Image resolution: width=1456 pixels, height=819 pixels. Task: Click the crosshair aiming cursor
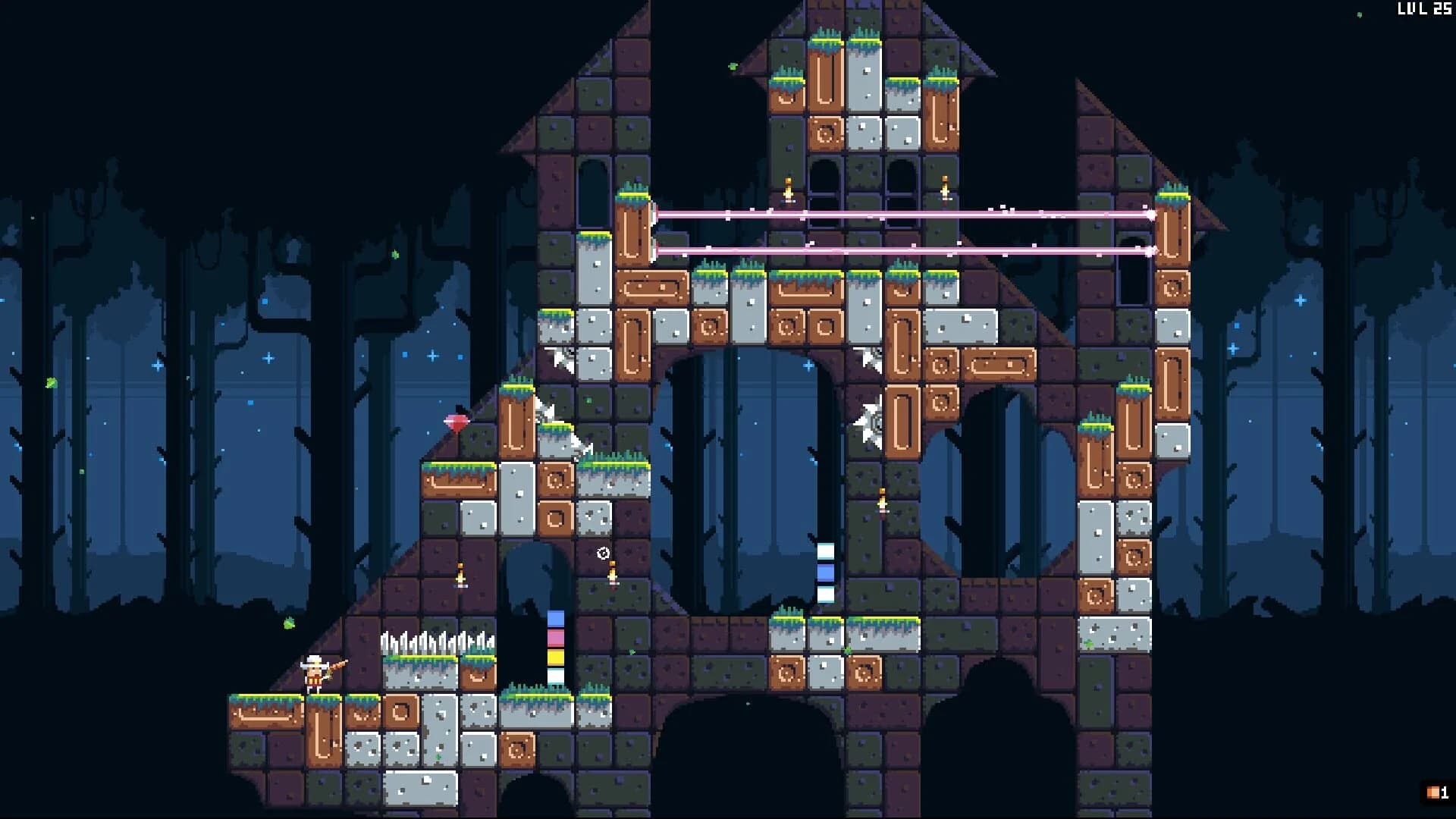tap(603, 554)
